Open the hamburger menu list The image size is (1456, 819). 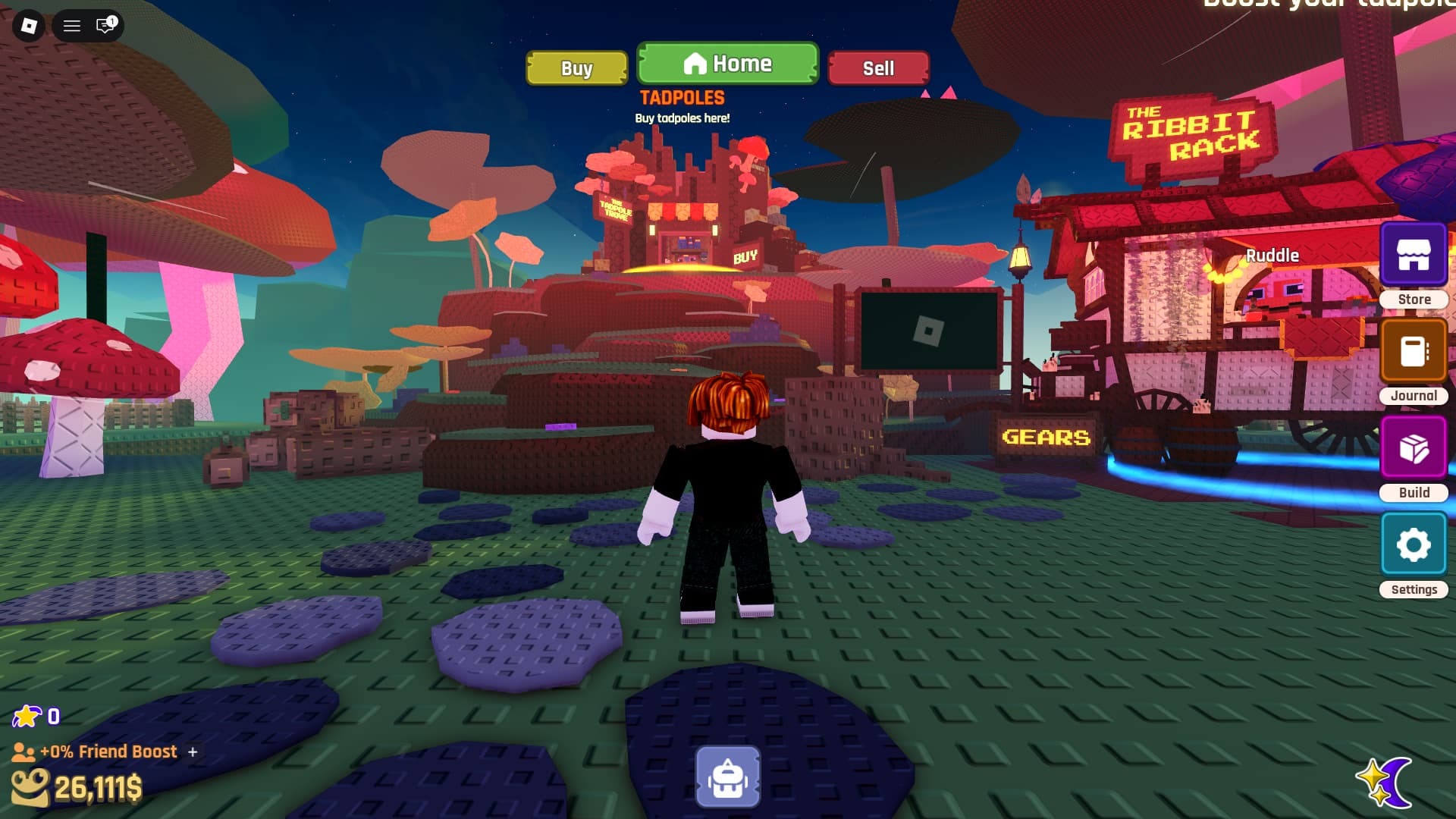72,26
